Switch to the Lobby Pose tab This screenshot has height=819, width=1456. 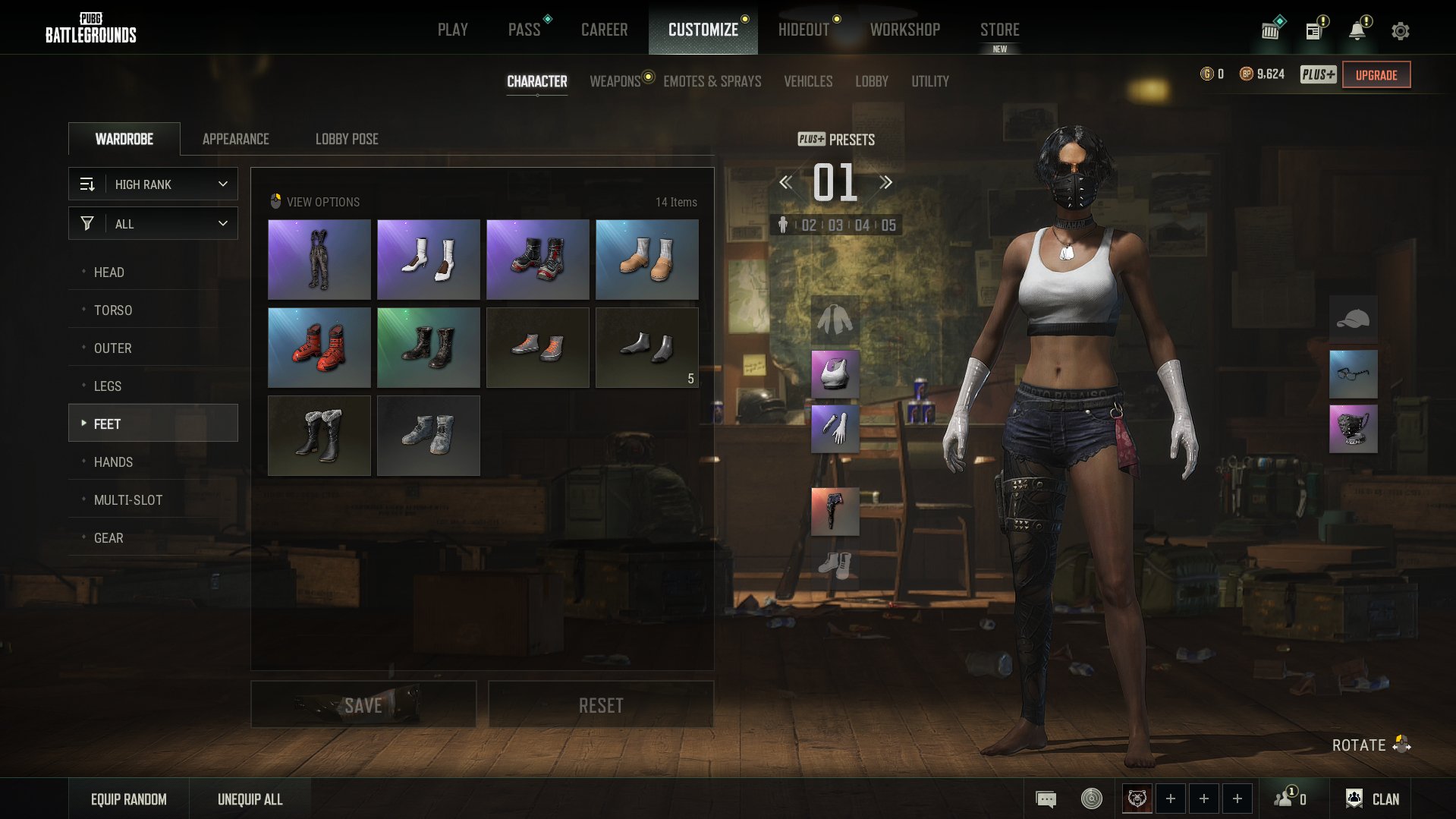click(x=347, y=139)
